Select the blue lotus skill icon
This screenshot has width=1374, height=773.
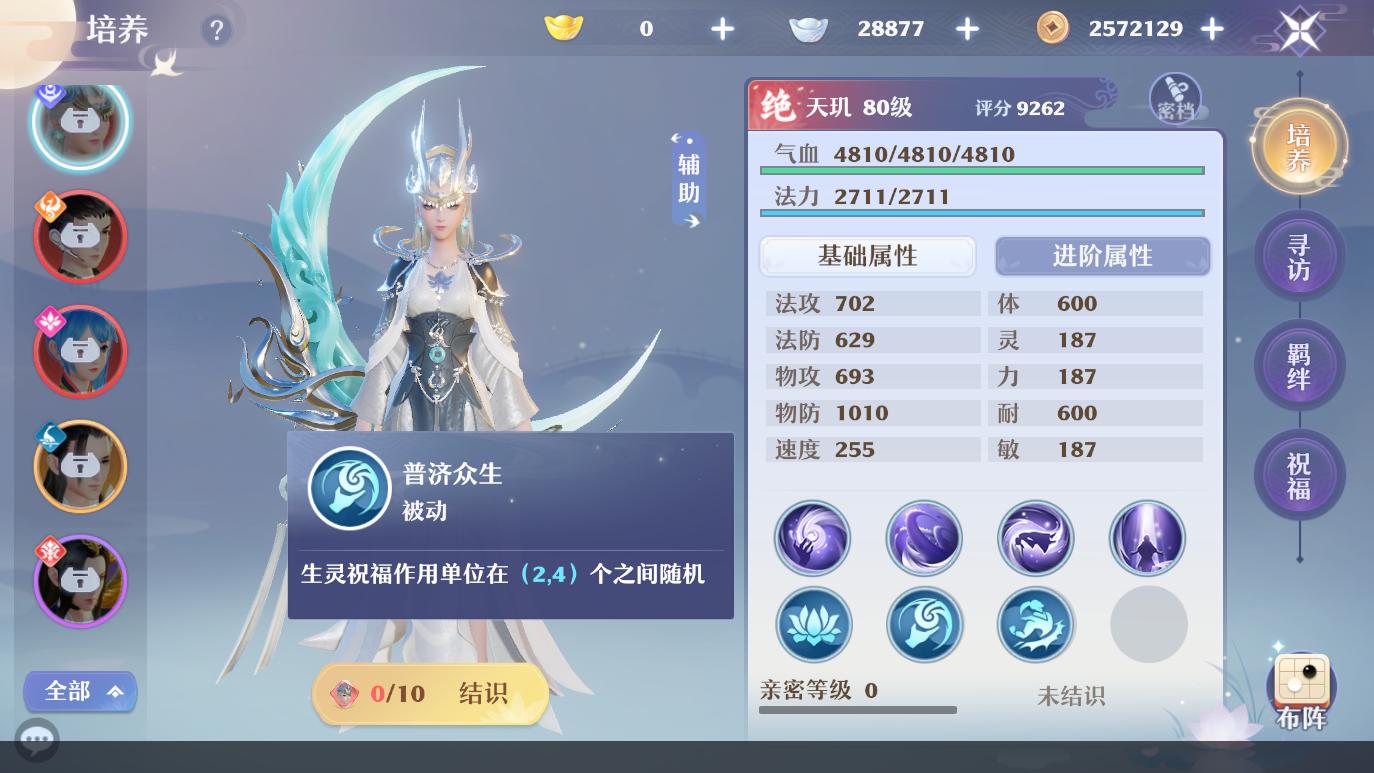[x=813, y=624]
